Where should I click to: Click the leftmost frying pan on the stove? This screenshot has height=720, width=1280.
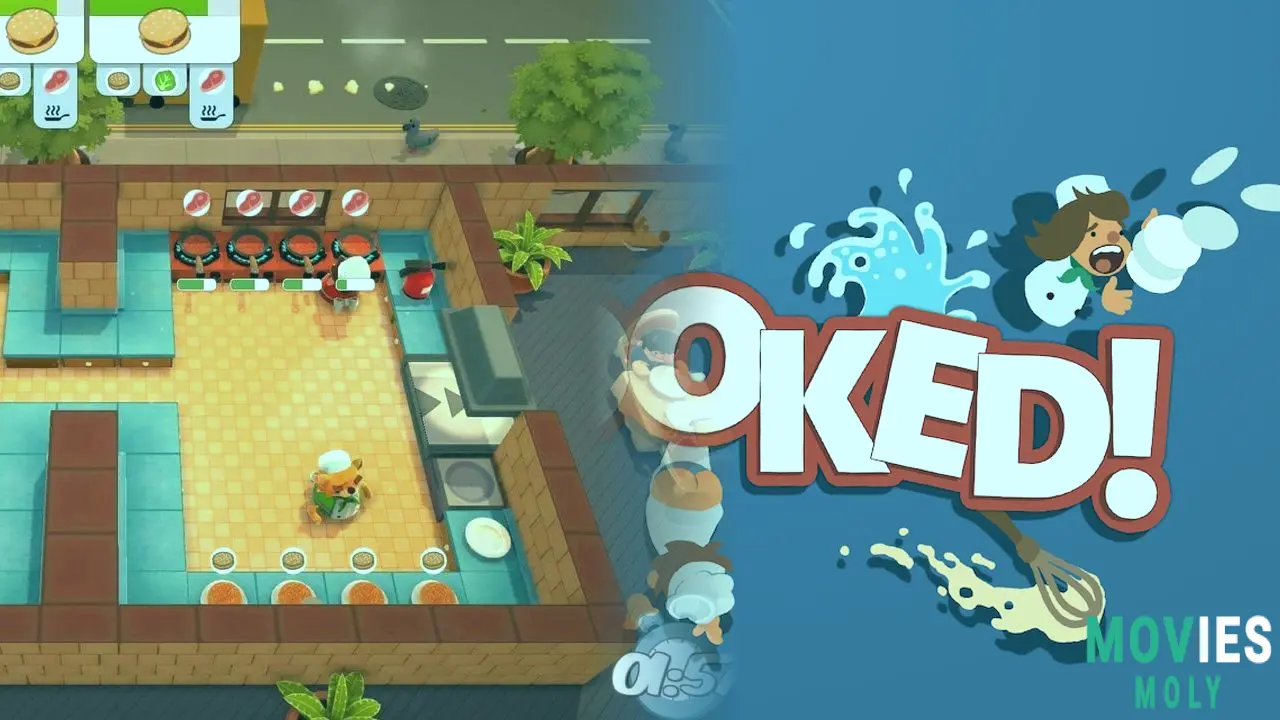[x=197, y=245]
